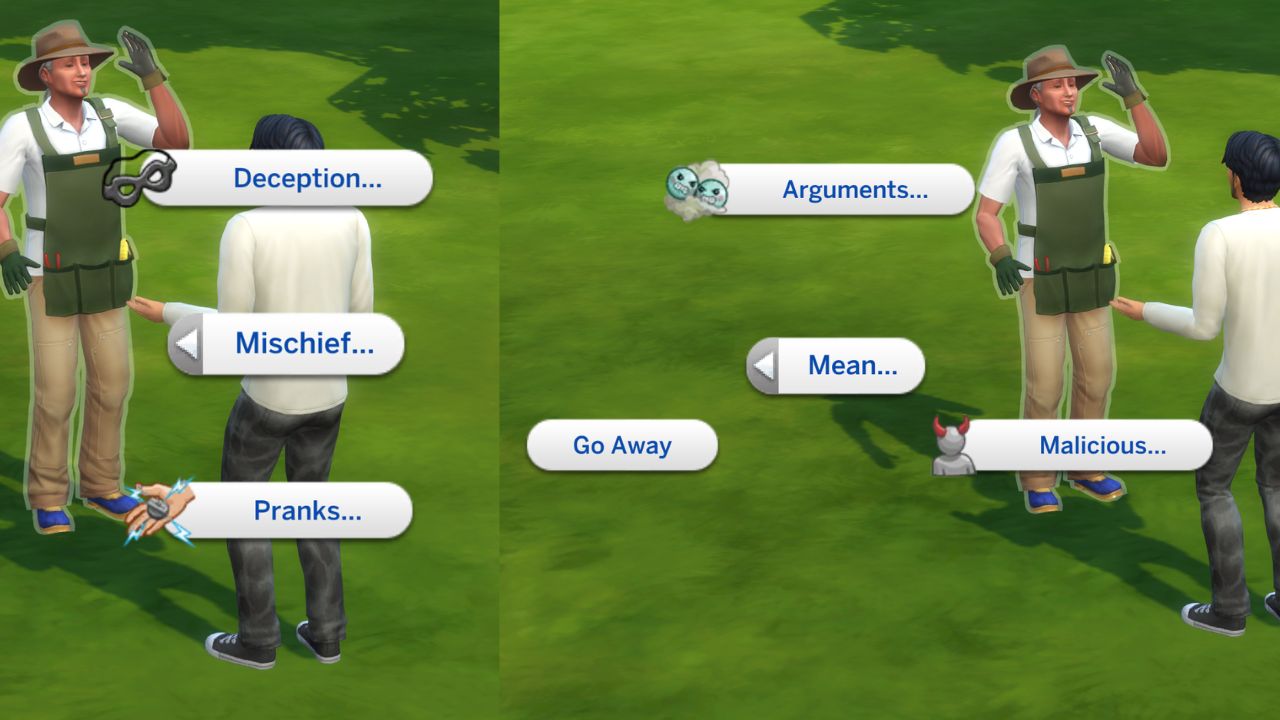
Task: Open the Malicious submenu
Action: click(1102, 447)
